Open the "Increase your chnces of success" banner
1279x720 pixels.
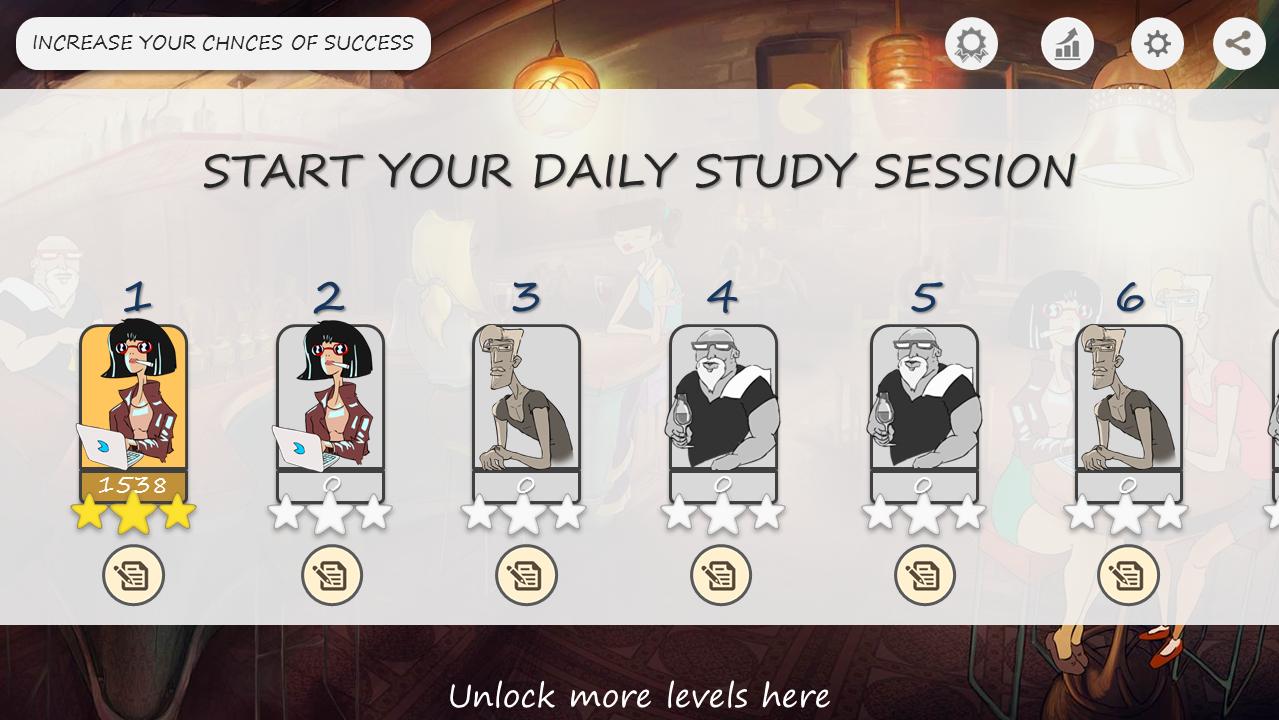[223, 43]
